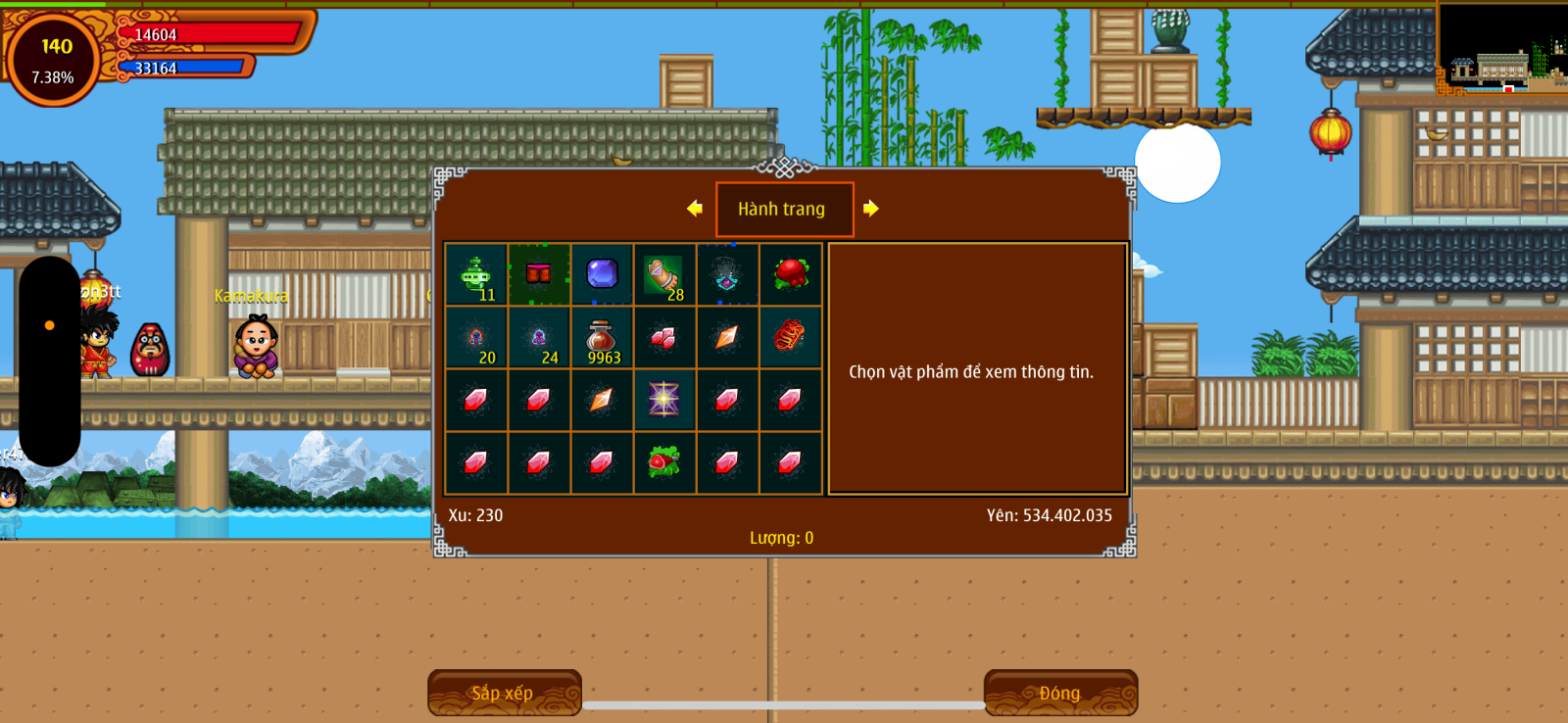Choose the triple red crystal cluster item
This screenshot has height=723, width=1568.
click(x=664, y=338)
